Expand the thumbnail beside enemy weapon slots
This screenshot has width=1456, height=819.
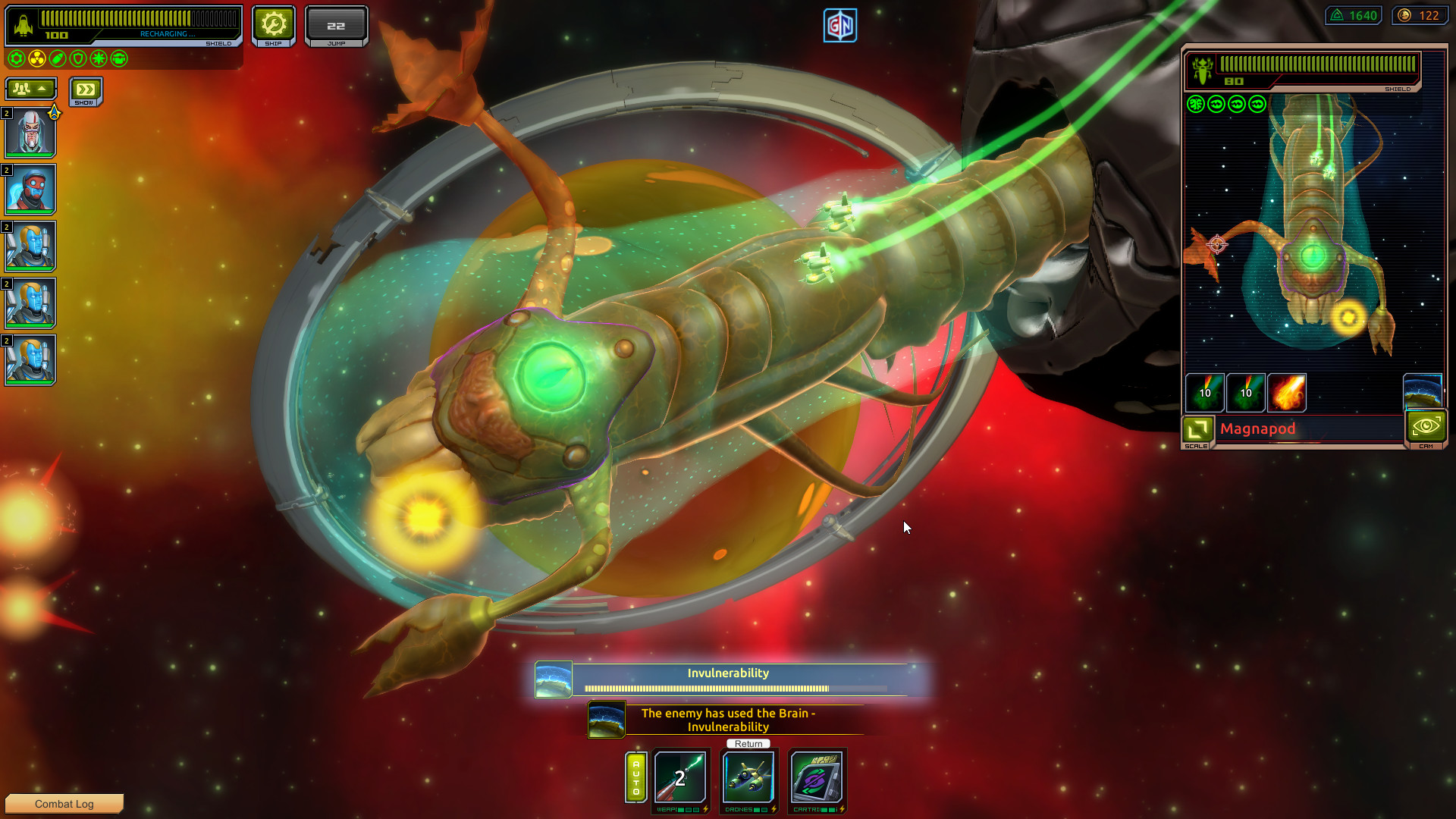point(1424,389)
